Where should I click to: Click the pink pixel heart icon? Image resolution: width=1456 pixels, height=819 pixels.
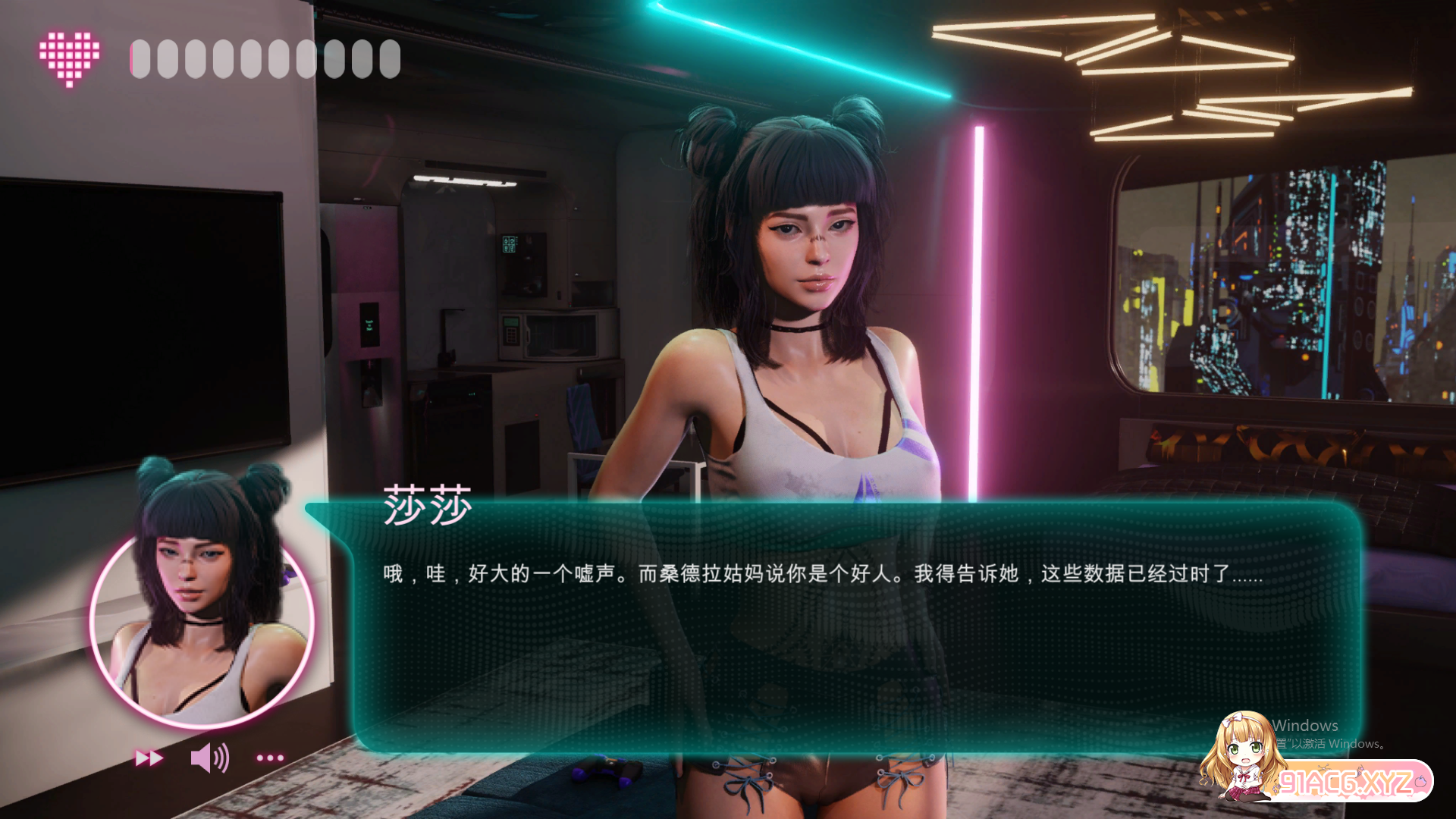[x=69, y=58]
